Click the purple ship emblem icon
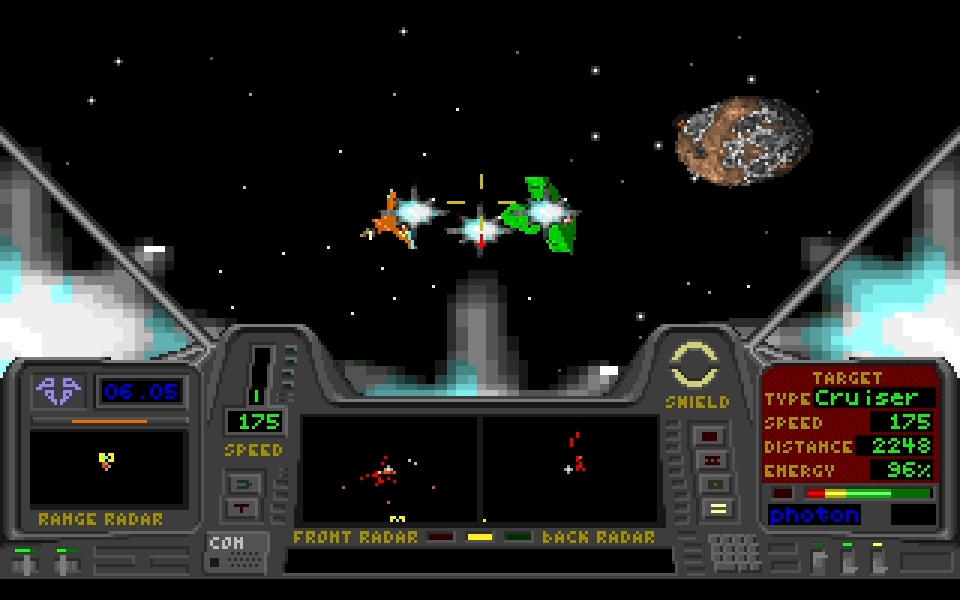960x600 pixels. pos(56,390)
